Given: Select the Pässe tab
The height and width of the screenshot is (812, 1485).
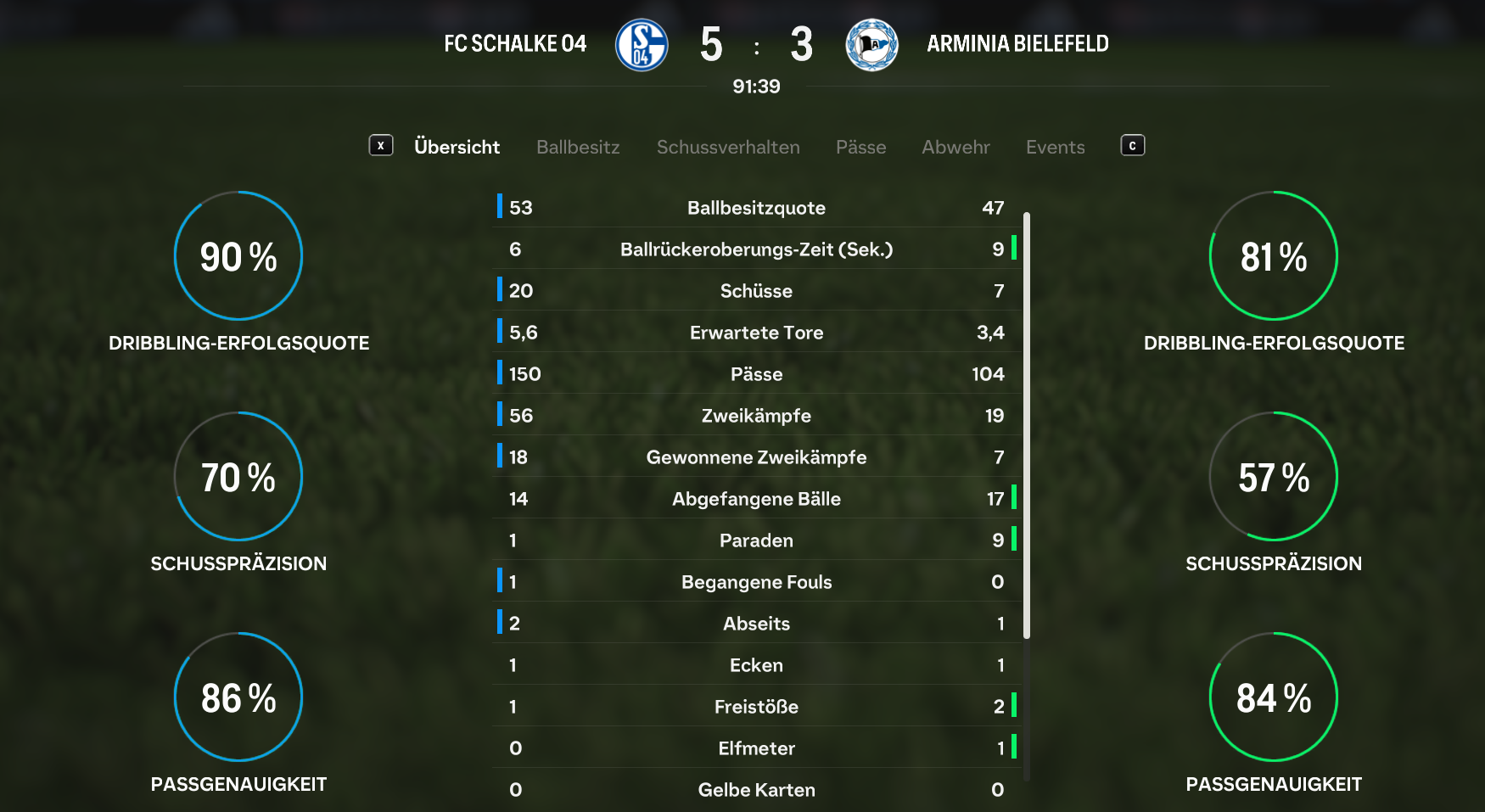Looking at the screenshot, I should [860, 147].
